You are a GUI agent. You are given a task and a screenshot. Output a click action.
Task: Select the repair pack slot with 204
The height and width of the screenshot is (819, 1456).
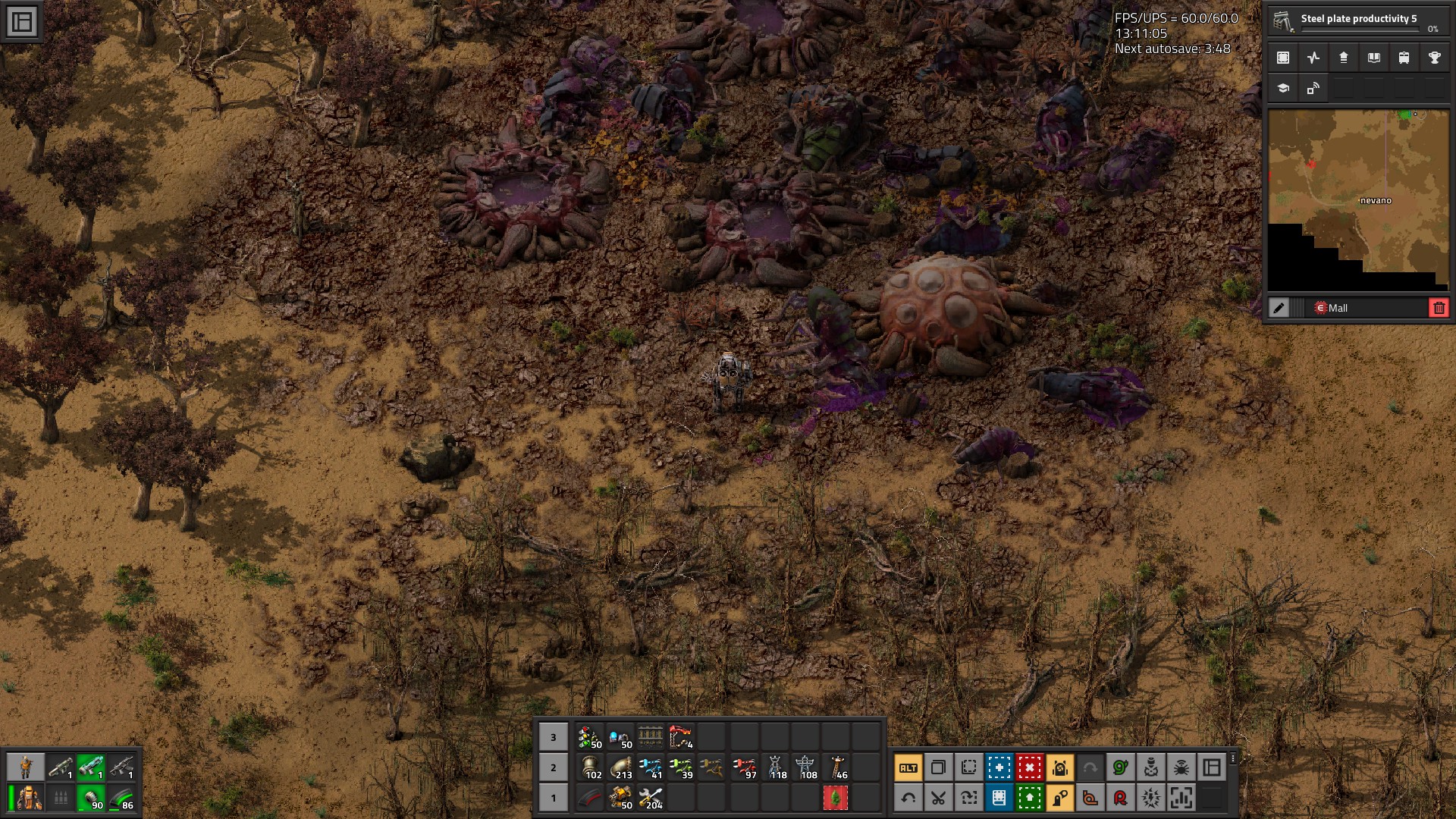(651, 798)
